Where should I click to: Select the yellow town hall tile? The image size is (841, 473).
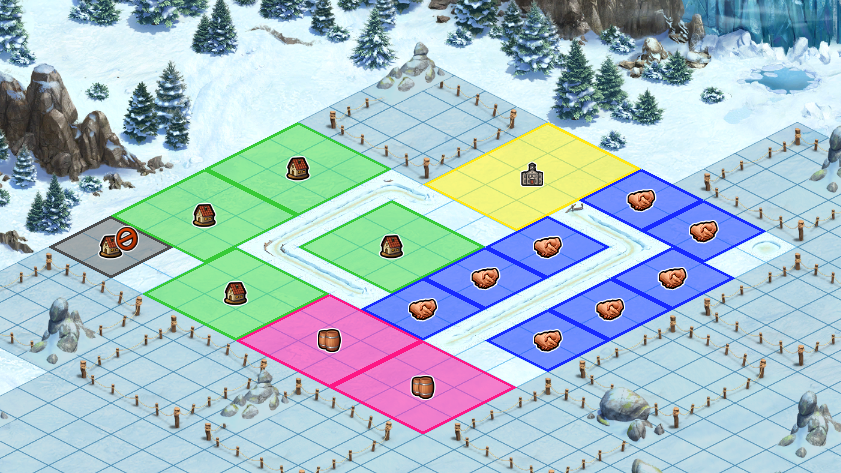click(x=532, y=176)
